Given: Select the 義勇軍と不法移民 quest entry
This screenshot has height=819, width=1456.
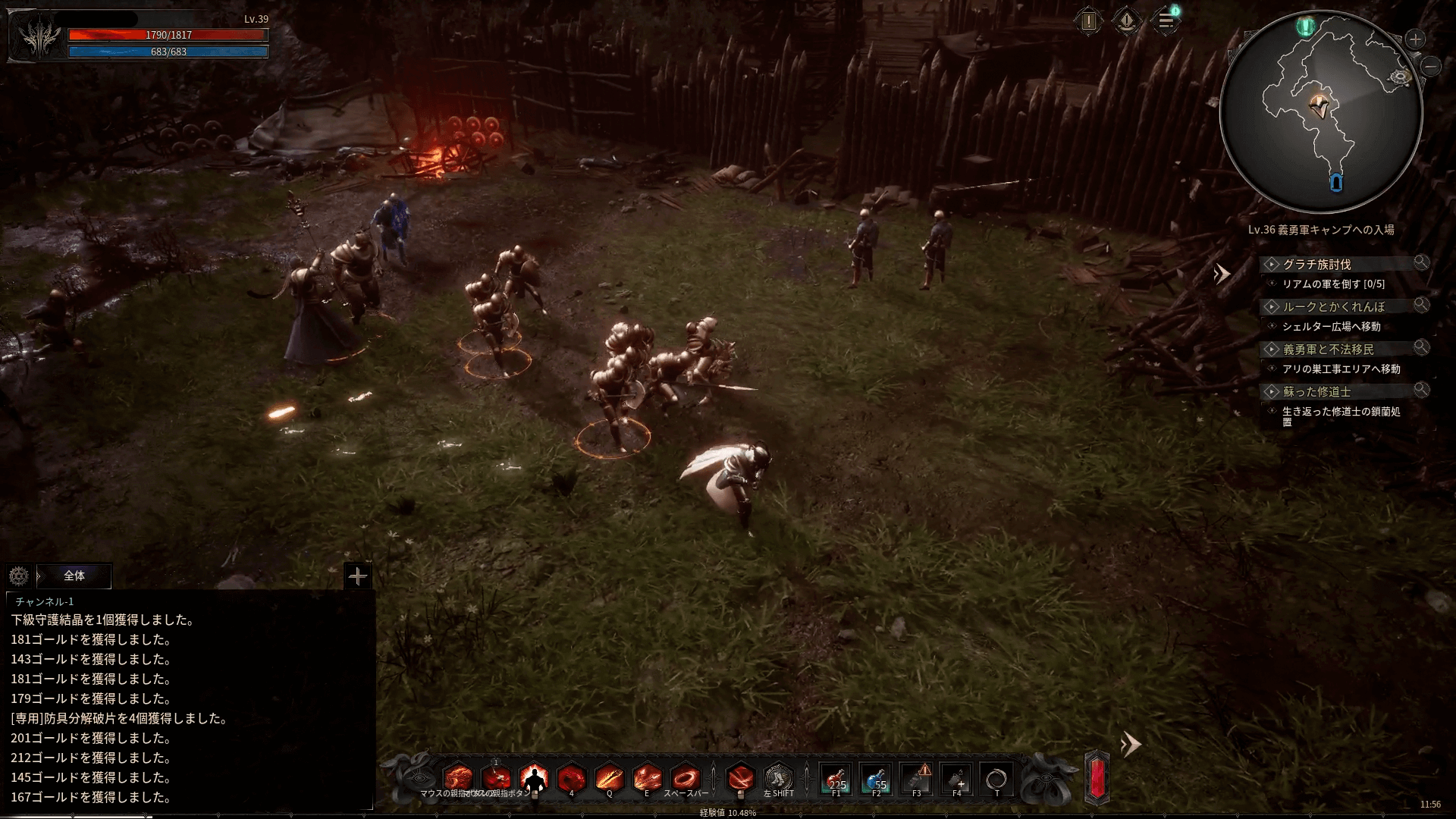Looking at the screenshot, I should (x=1328, y=349).
